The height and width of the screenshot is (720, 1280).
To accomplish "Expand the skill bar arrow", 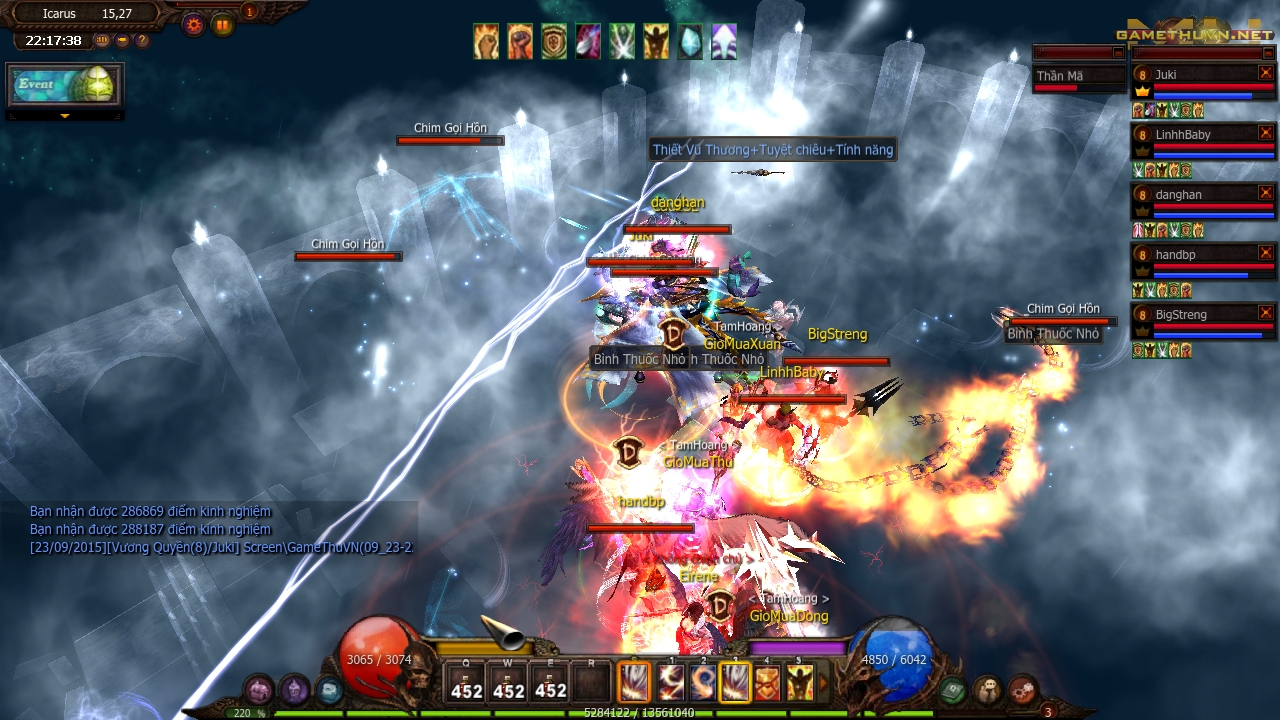I will (824, 683).
